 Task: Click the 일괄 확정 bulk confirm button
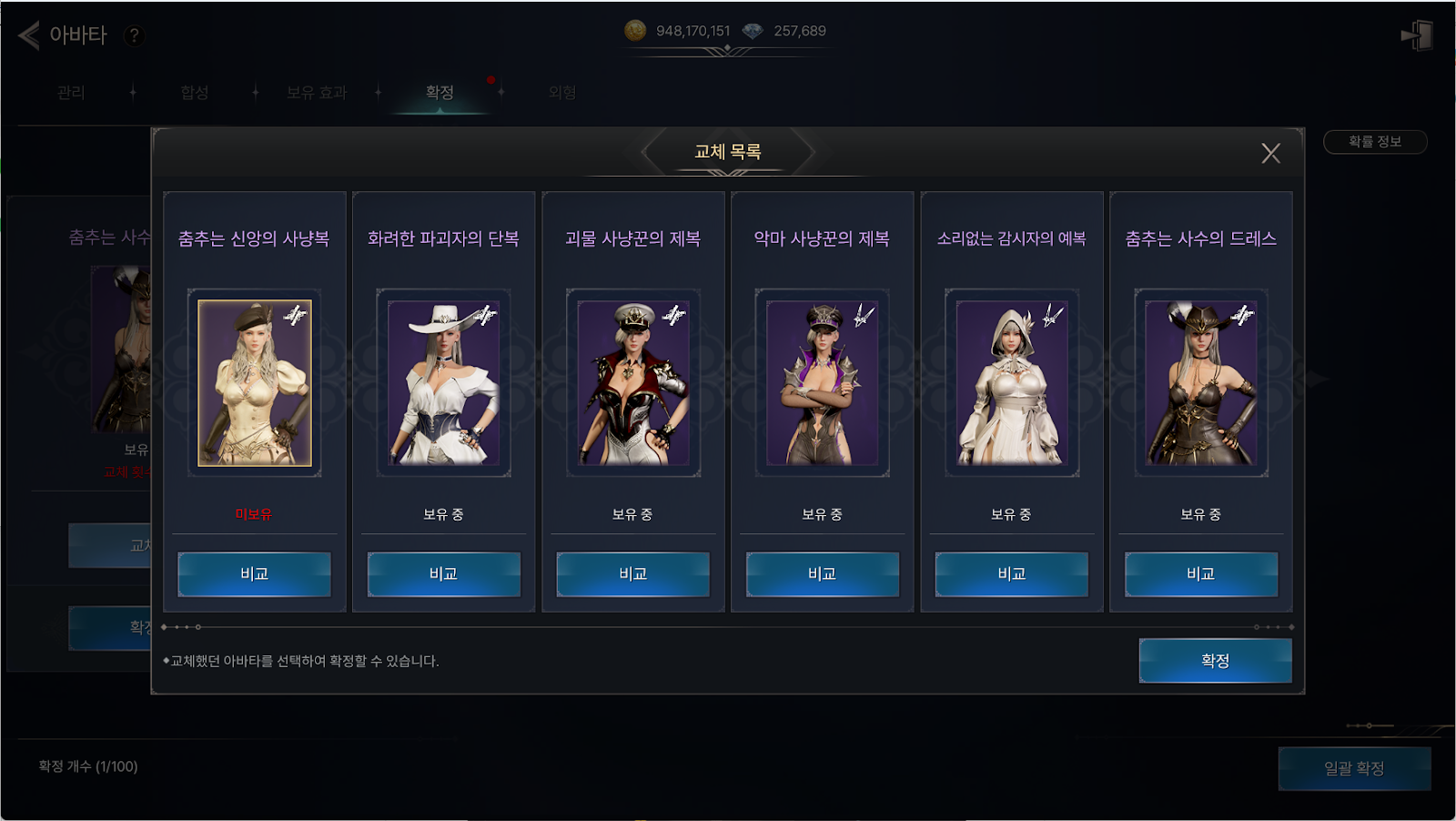coord(1354,769)
